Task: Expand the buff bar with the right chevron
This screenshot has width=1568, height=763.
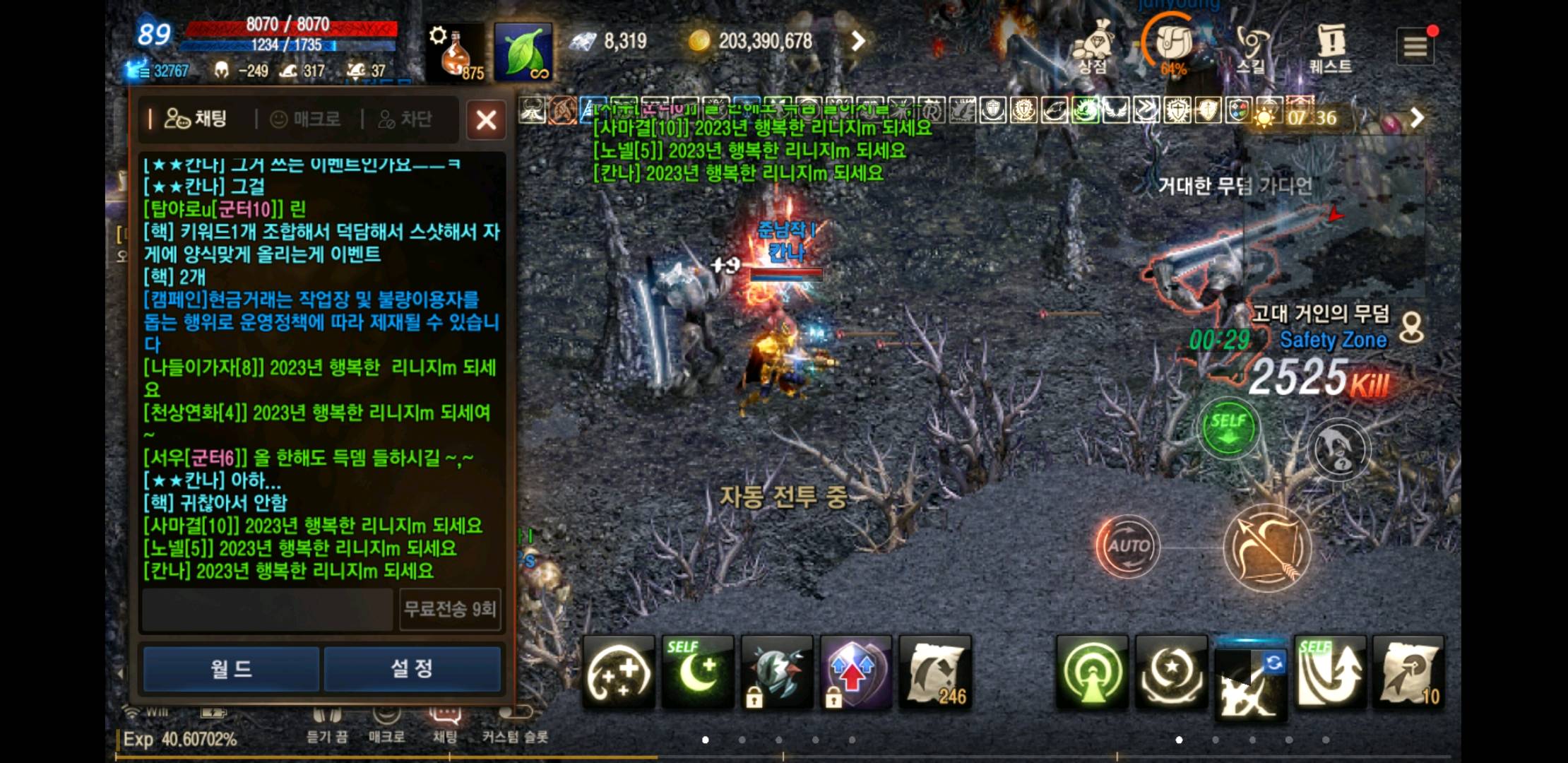Action: point(1418,117)
